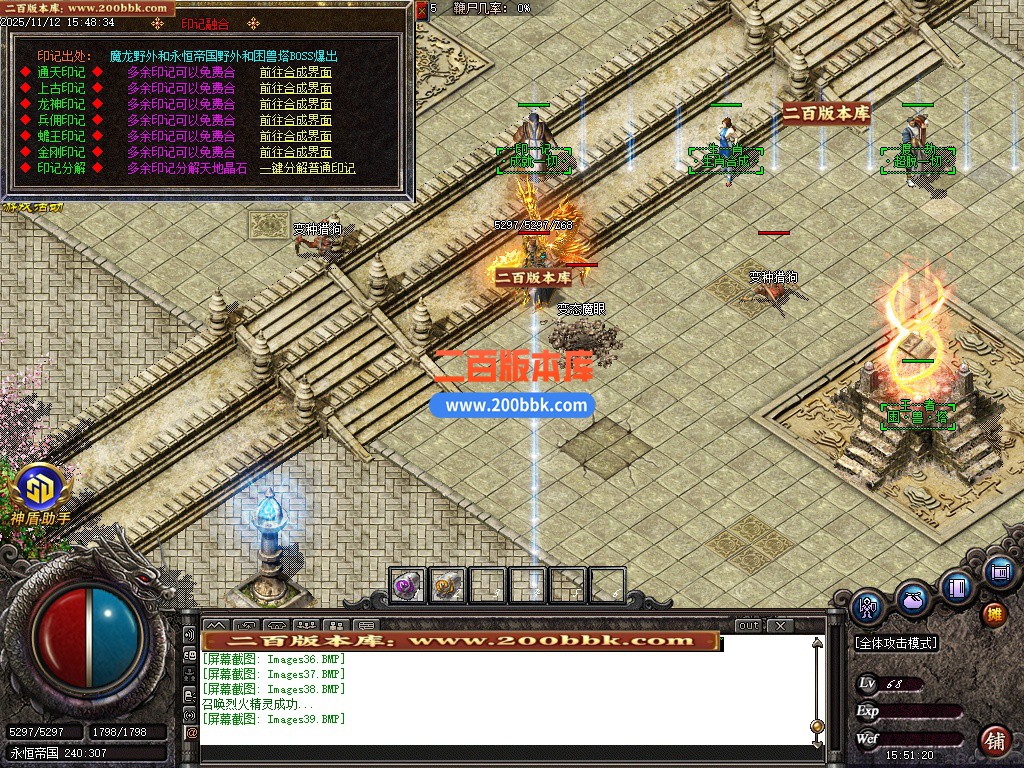Click the orange 摊 stall button

pos(993,614)
